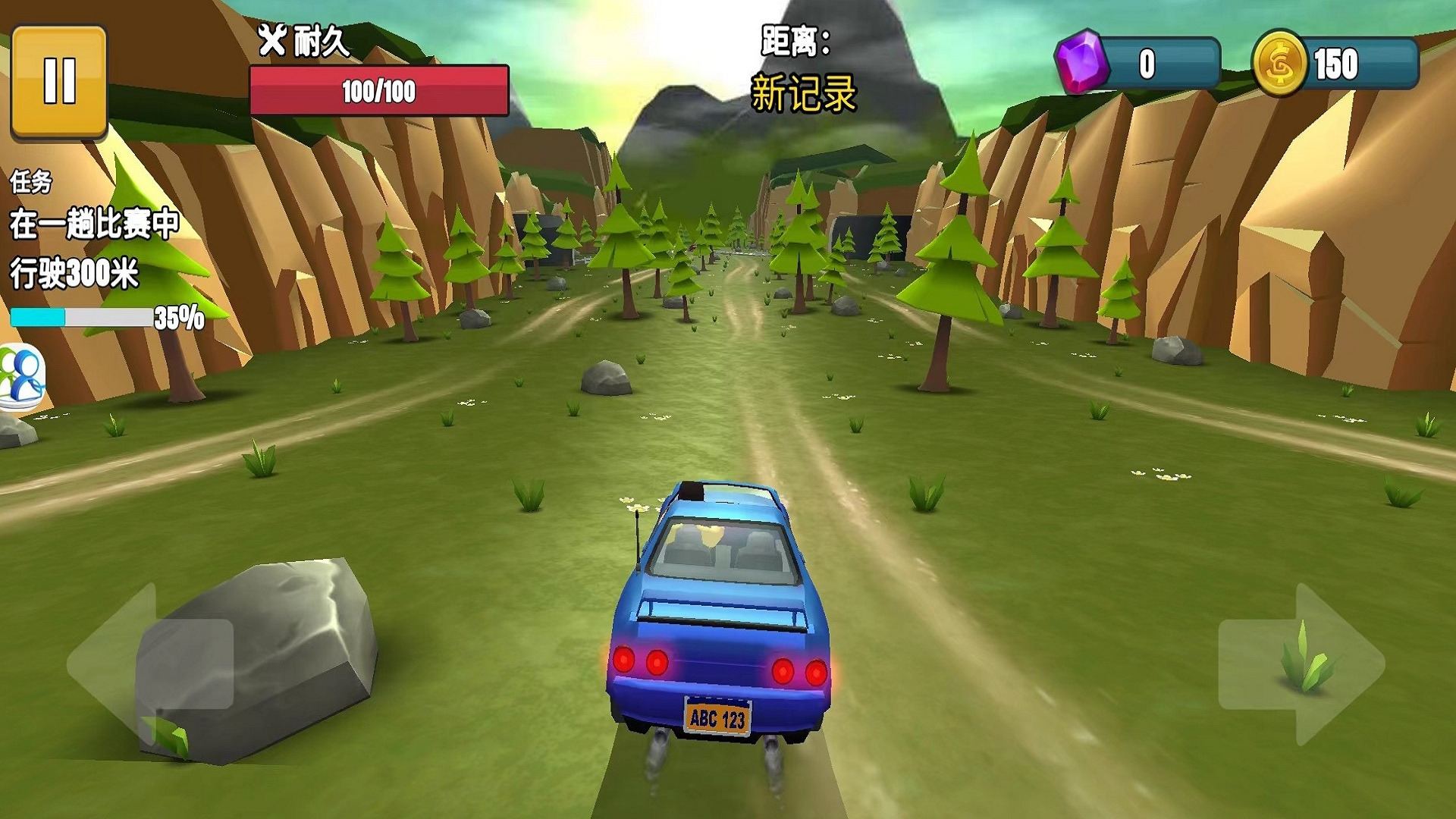Tap the purple gem currency icon
The width and height of the screenshot is (1456, 819).
[x=1081, y=62]
